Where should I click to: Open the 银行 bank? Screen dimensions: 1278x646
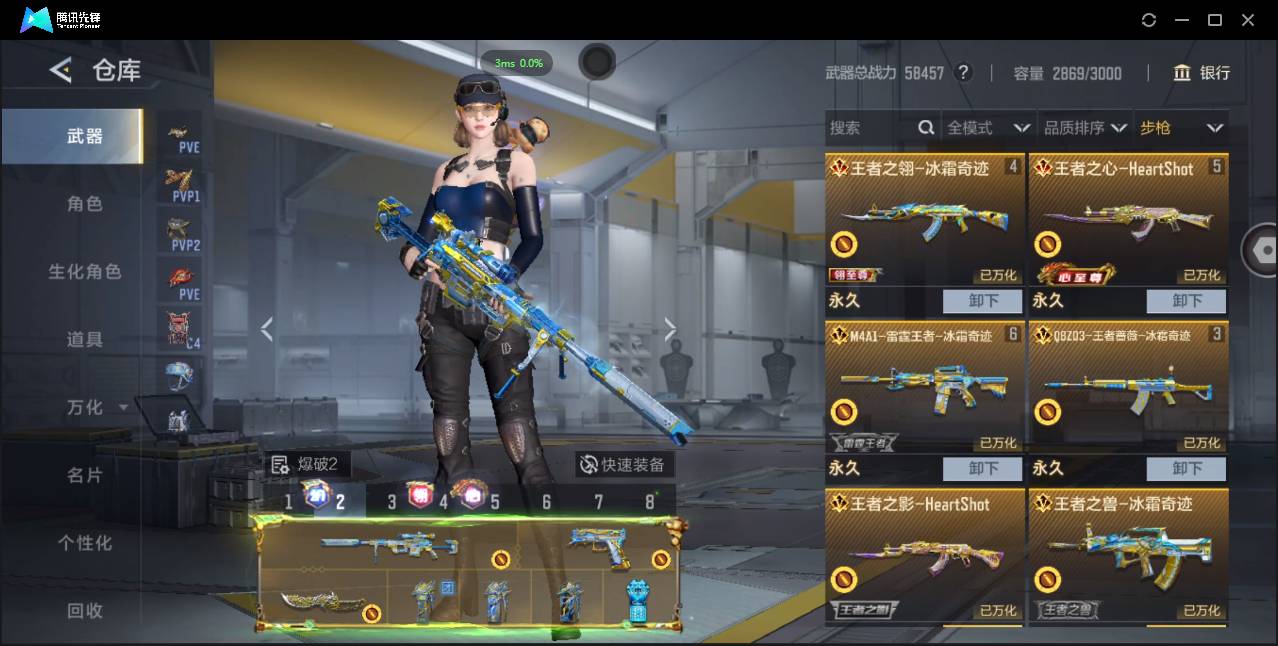1202,73
